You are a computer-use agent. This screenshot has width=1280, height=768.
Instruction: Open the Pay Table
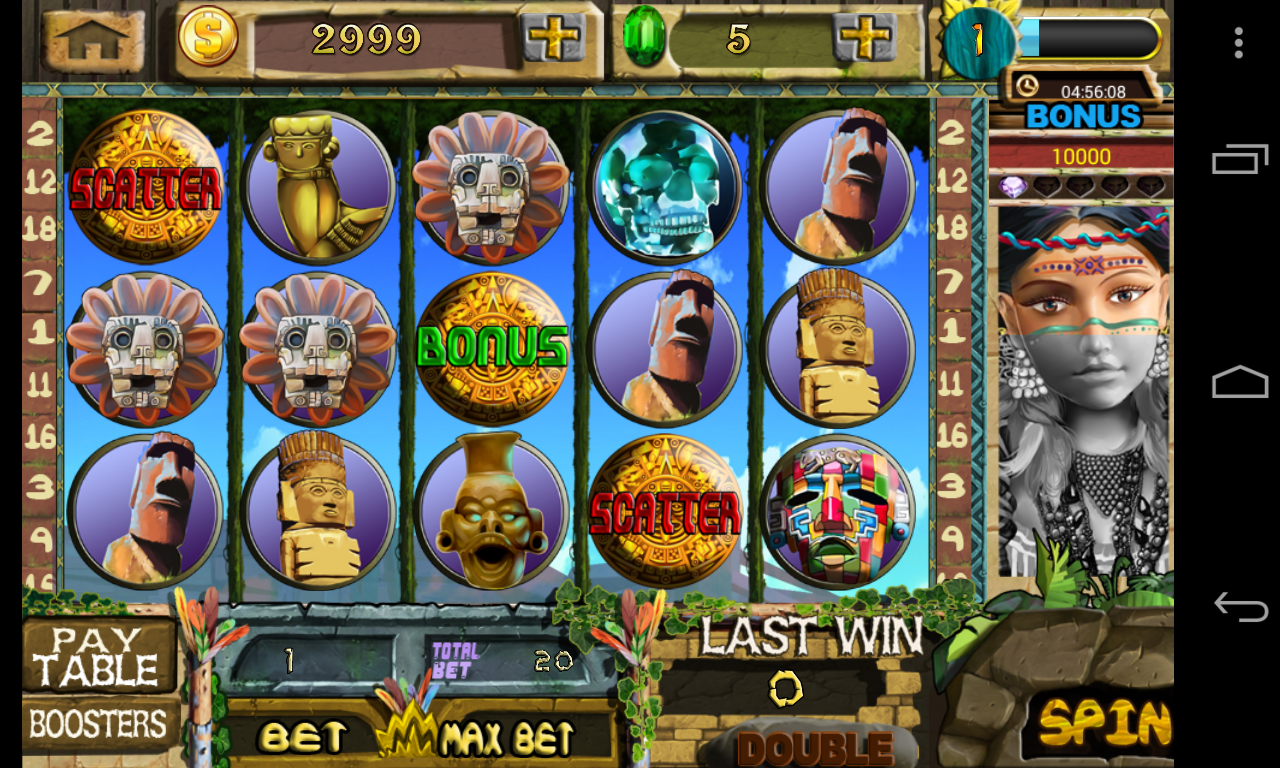(98, 656)
